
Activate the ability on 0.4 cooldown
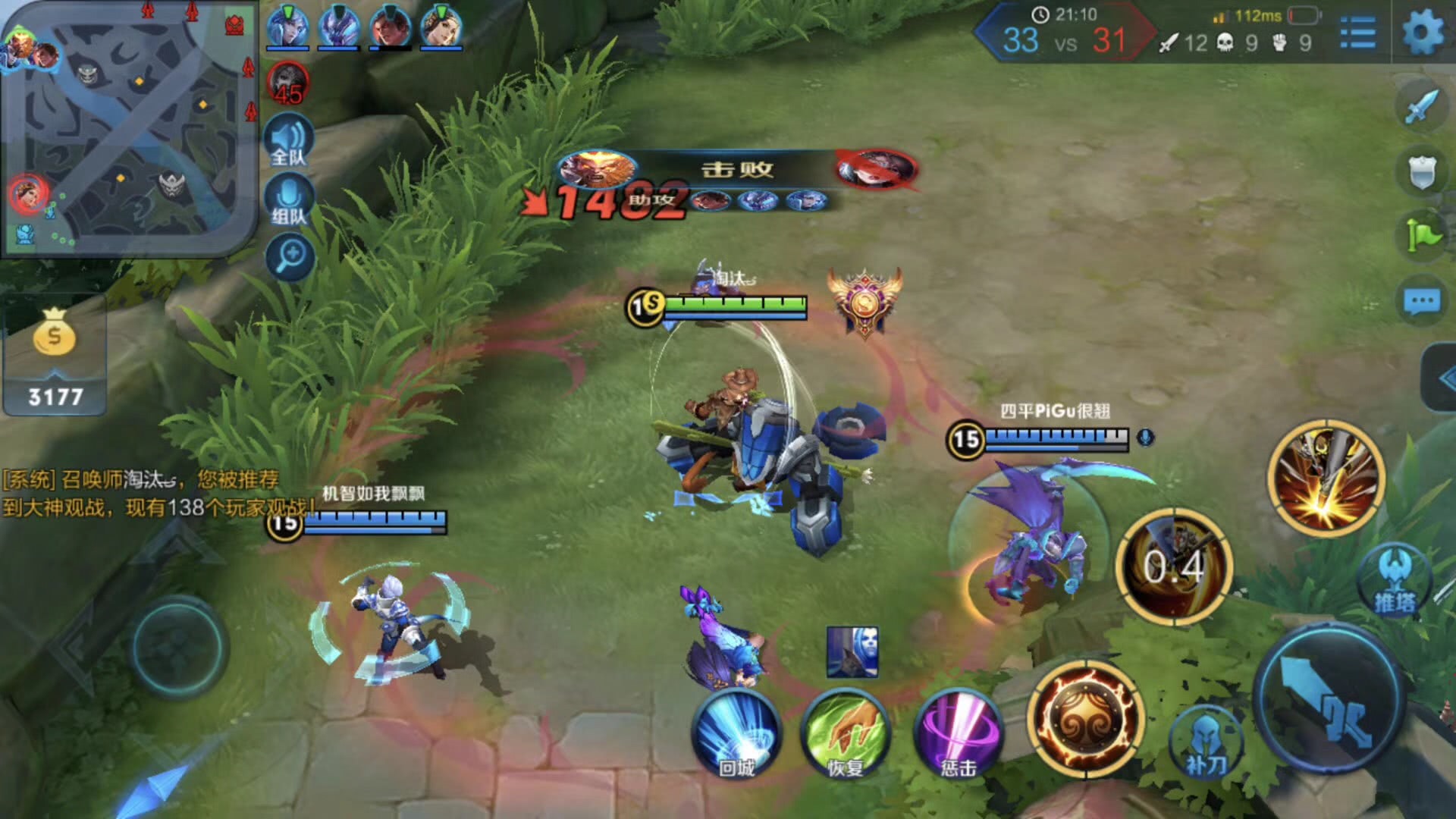coord(1174,566)
